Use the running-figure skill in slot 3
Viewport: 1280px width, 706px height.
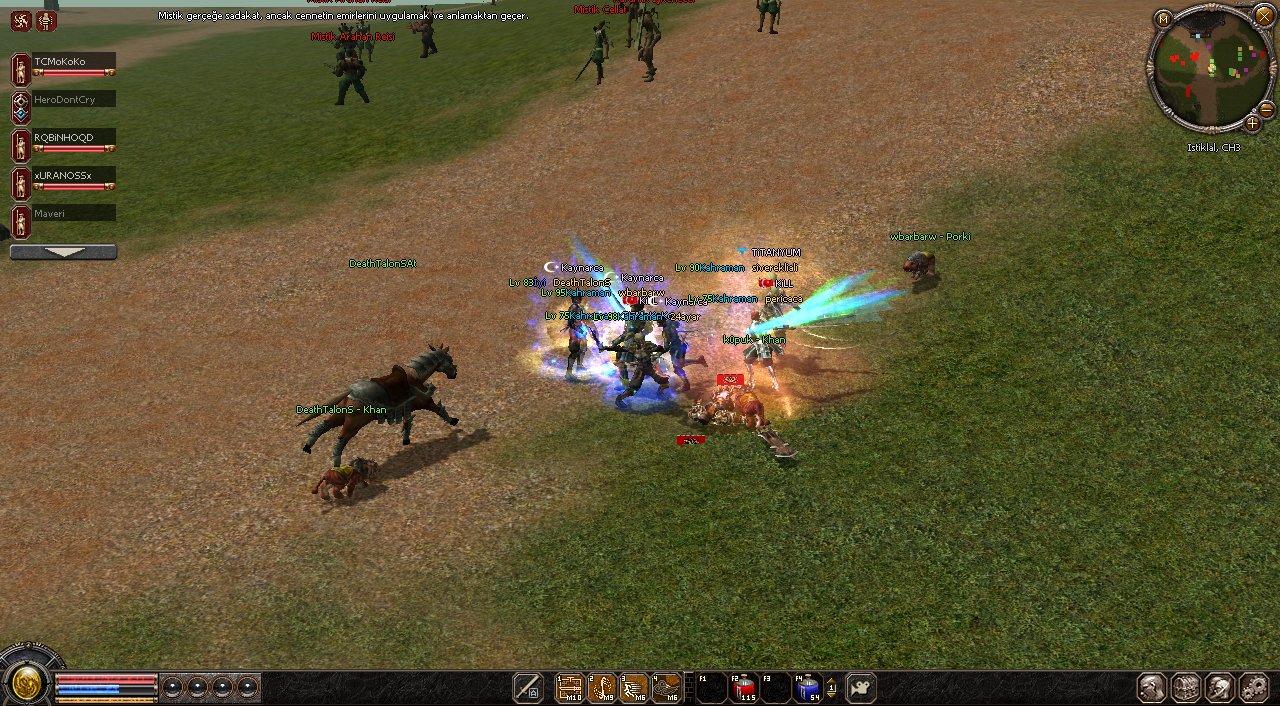pos(634,688)
